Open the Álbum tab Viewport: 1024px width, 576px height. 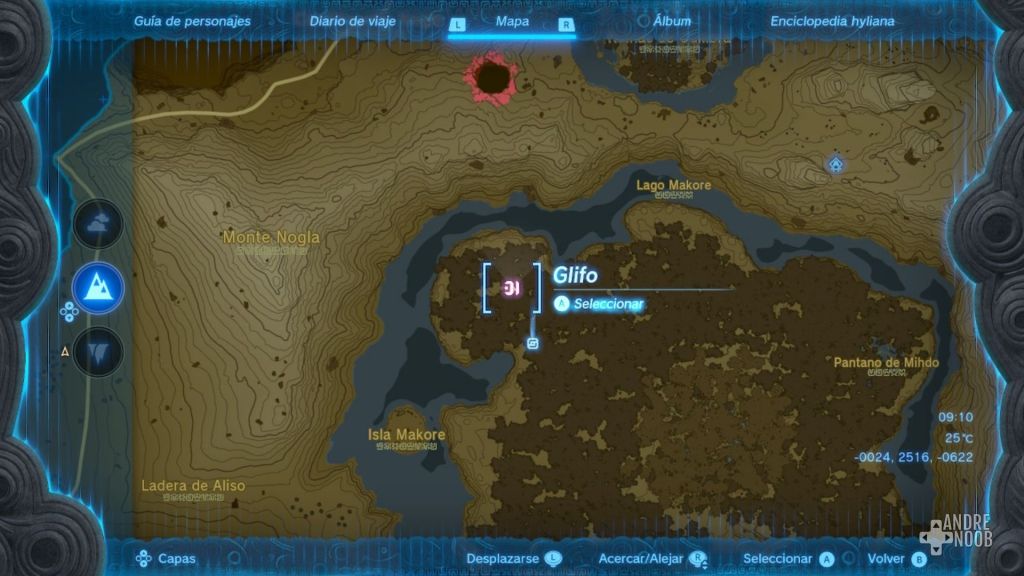672,21
